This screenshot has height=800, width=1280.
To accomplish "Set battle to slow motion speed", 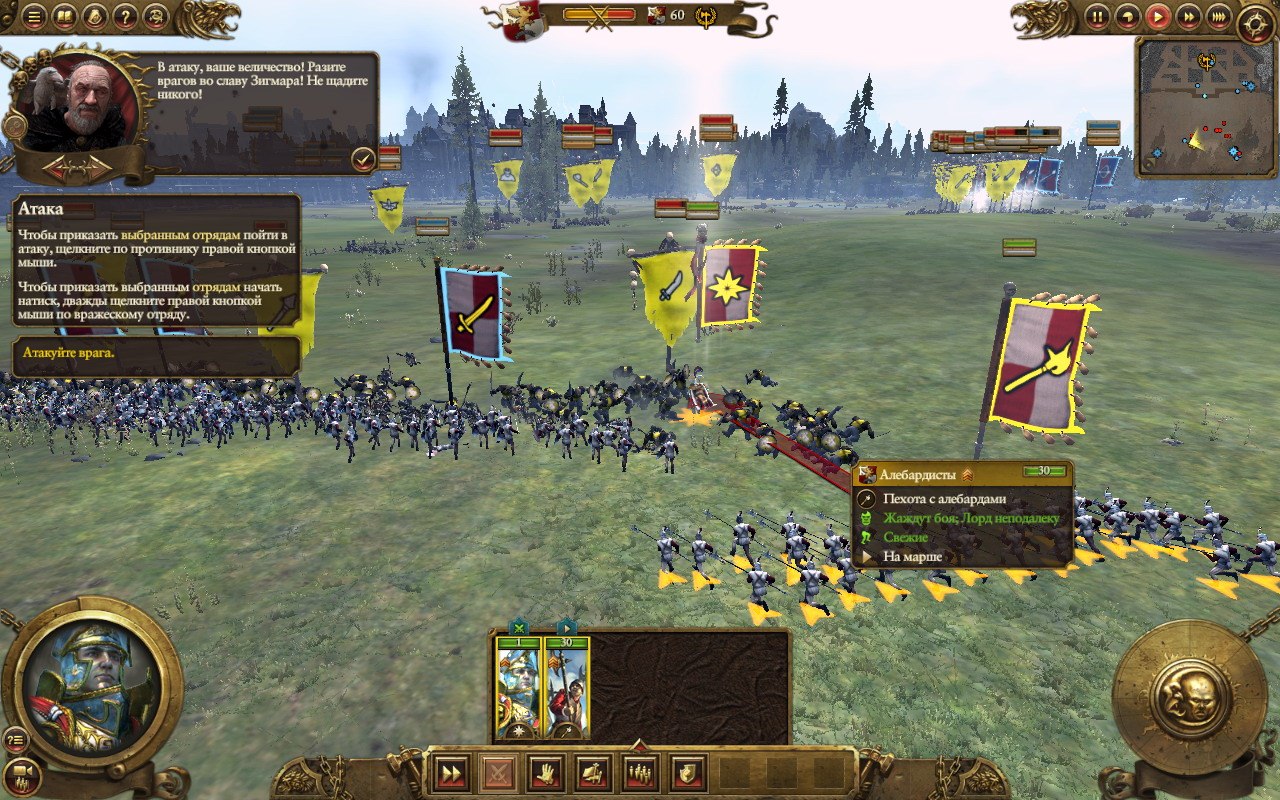I will [1128, 16].
